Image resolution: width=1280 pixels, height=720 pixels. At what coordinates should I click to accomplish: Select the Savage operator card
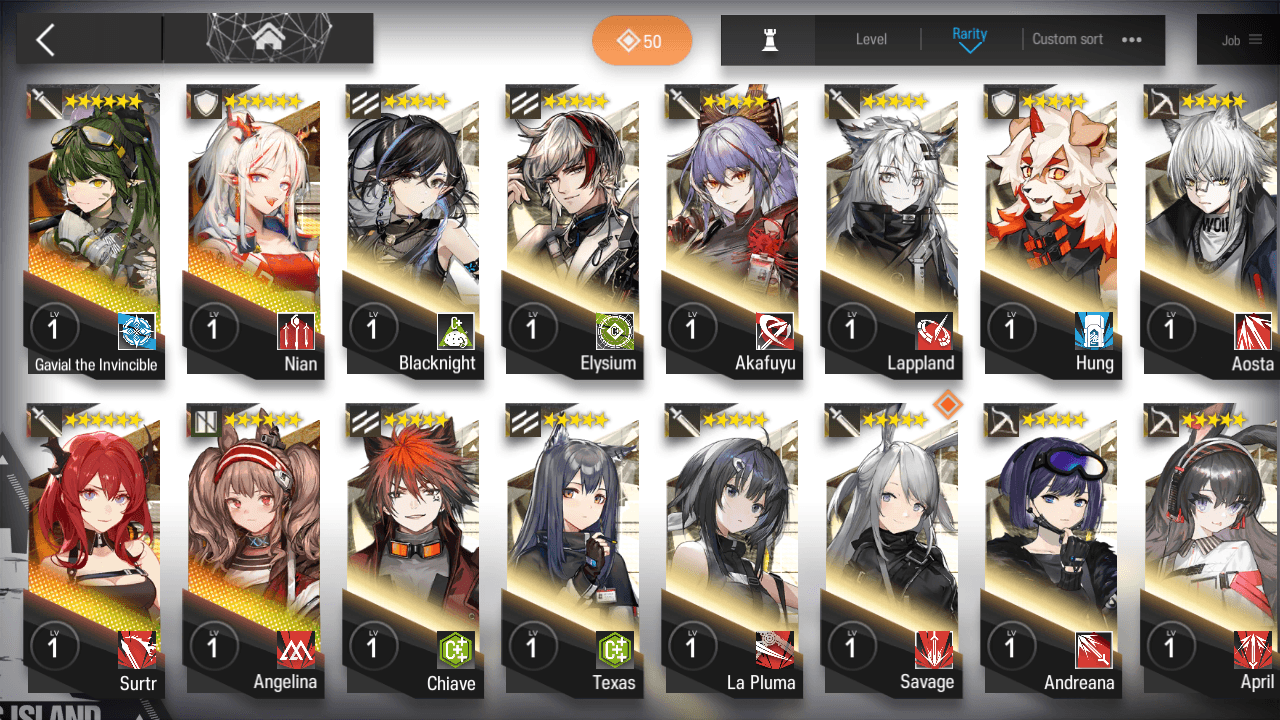tap(893, 550)
